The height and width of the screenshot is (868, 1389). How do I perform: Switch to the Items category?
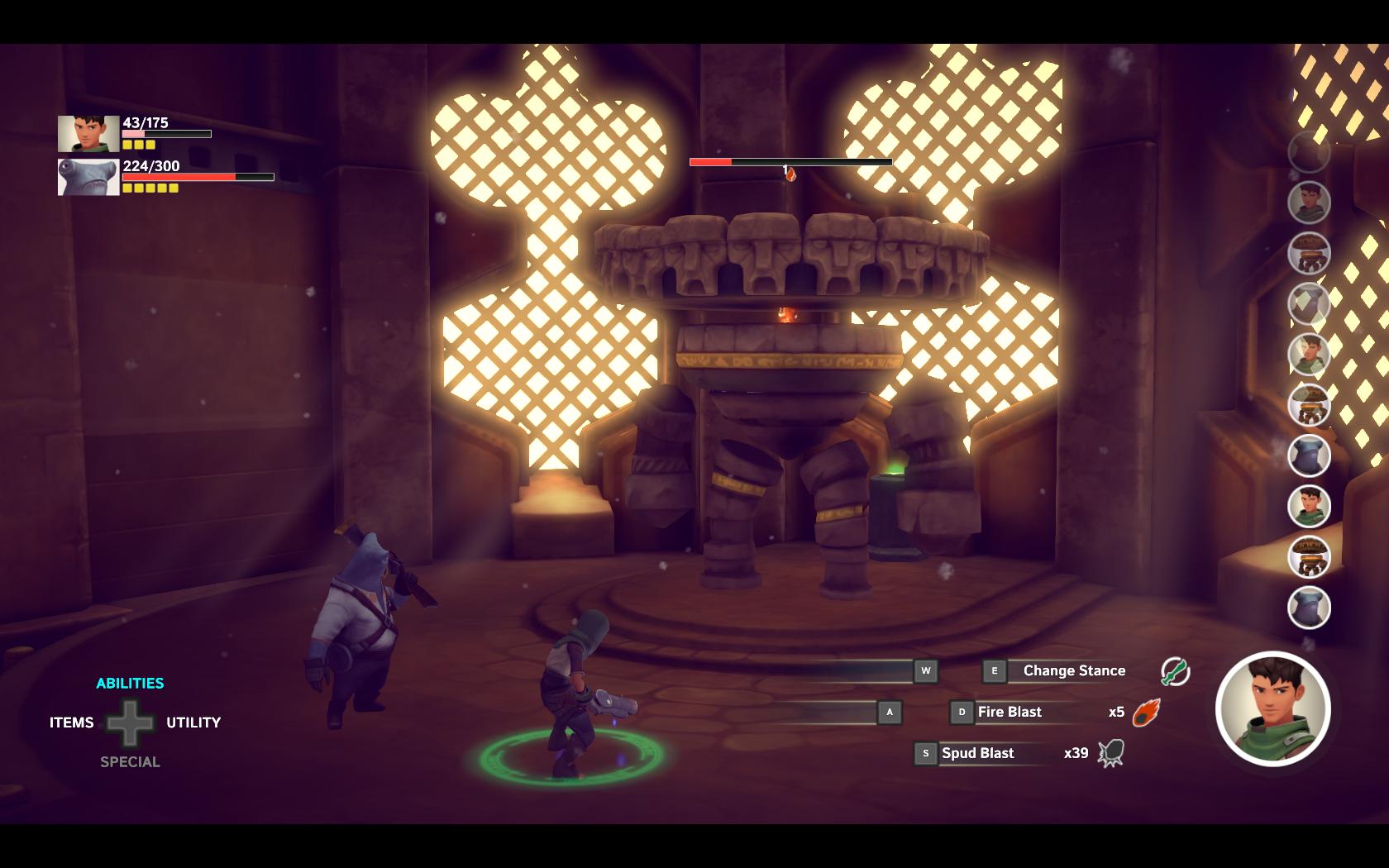click(x=72, y=723)
